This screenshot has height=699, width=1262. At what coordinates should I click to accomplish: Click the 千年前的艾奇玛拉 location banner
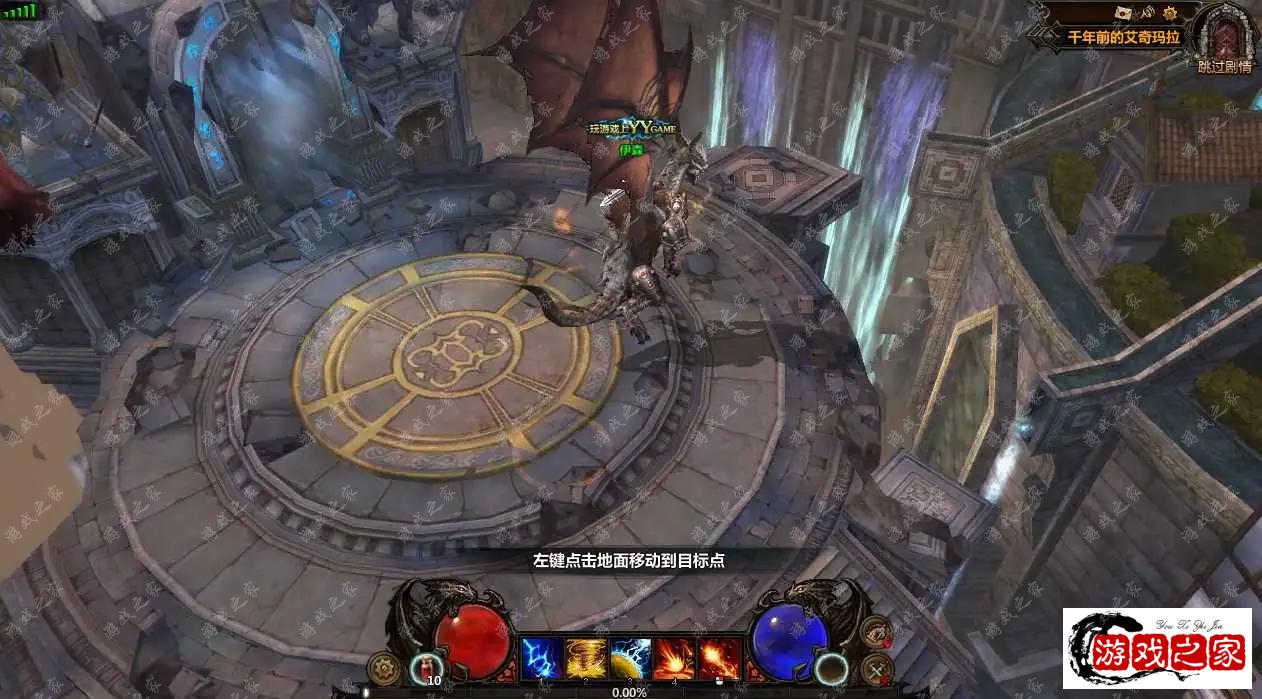(x=1124, y=37)
